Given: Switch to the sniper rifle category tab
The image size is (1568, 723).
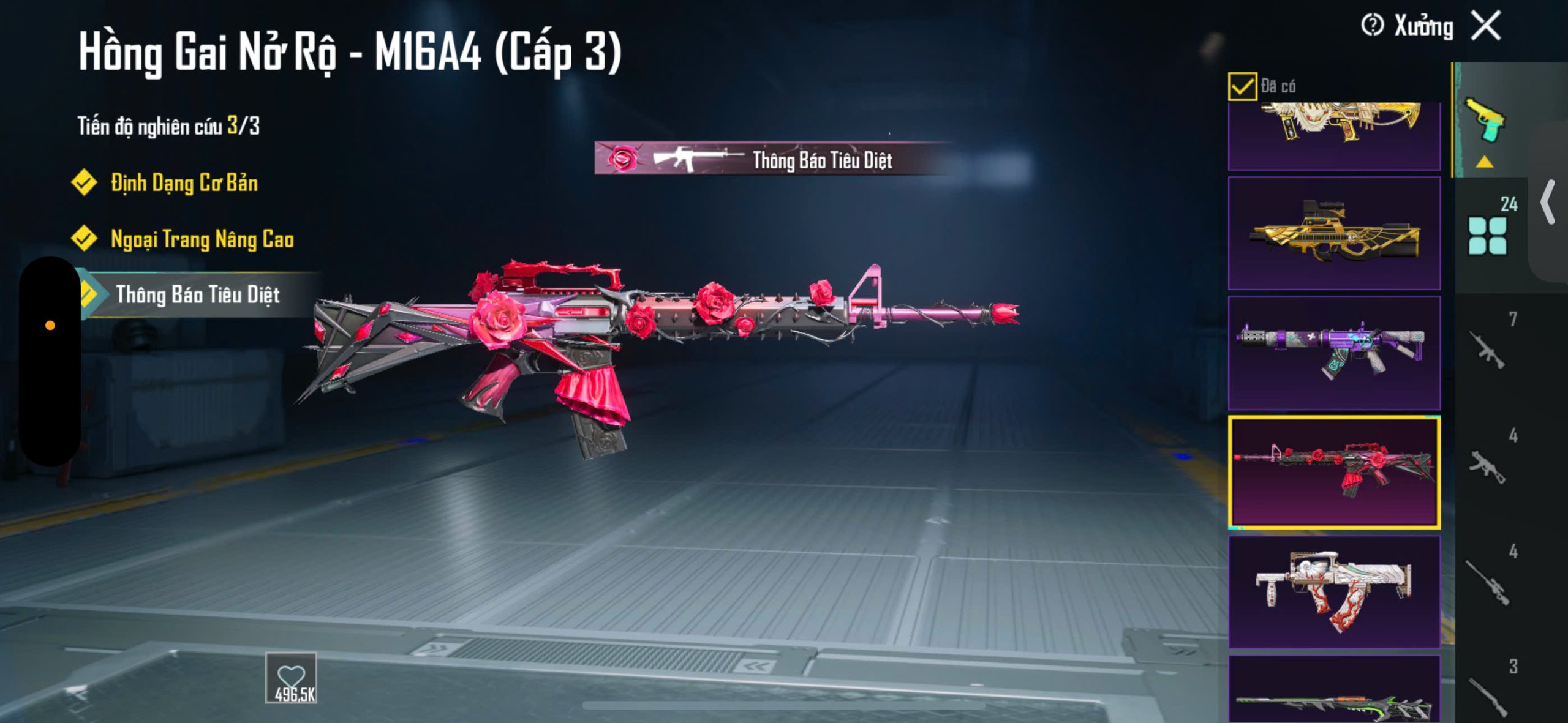Looking at the screenshot, I should coord(1488,582).
